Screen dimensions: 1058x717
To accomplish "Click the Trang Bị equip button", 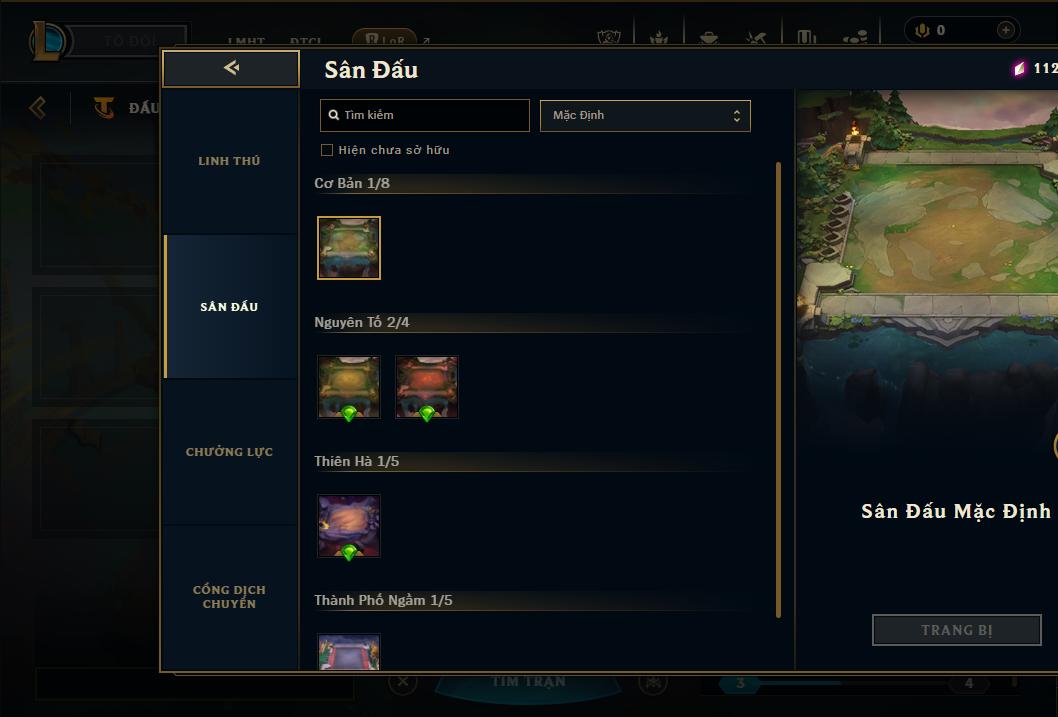I will 956,630.
